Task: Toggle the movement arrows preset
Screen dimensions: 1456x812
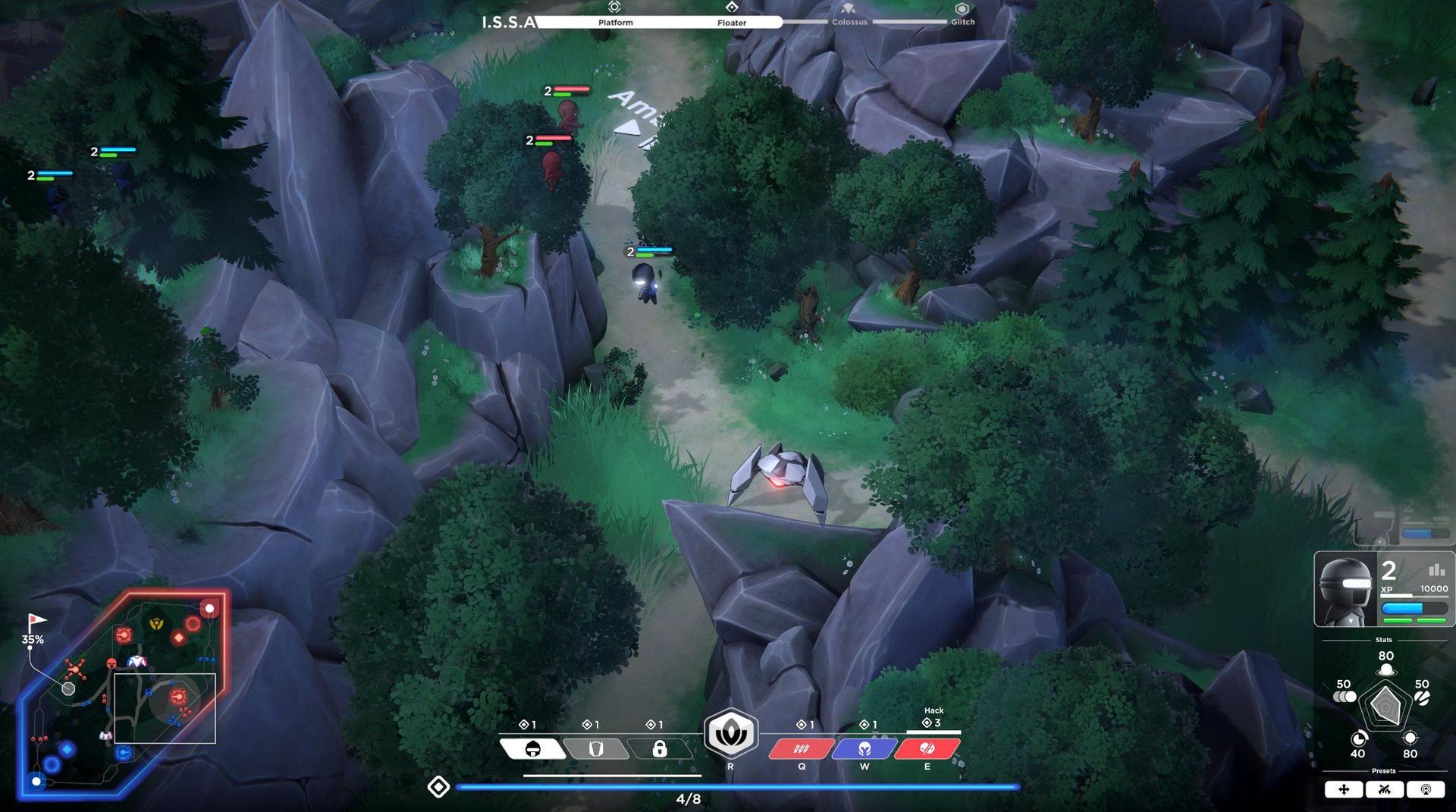Action: 1343,789
